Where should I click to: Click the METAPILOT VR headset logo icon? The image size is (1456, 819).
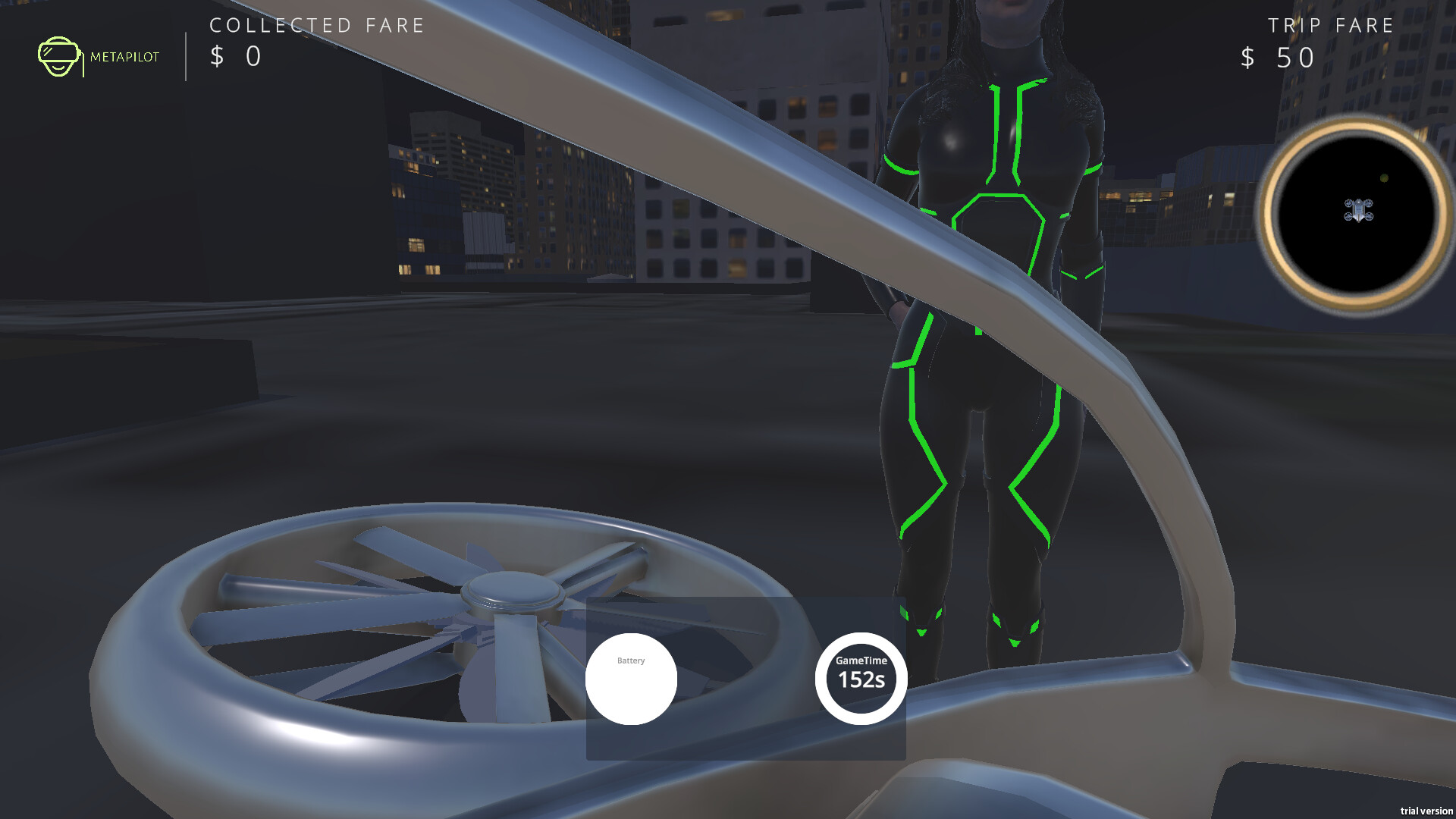pyautogui.click(x=60, y=55)
